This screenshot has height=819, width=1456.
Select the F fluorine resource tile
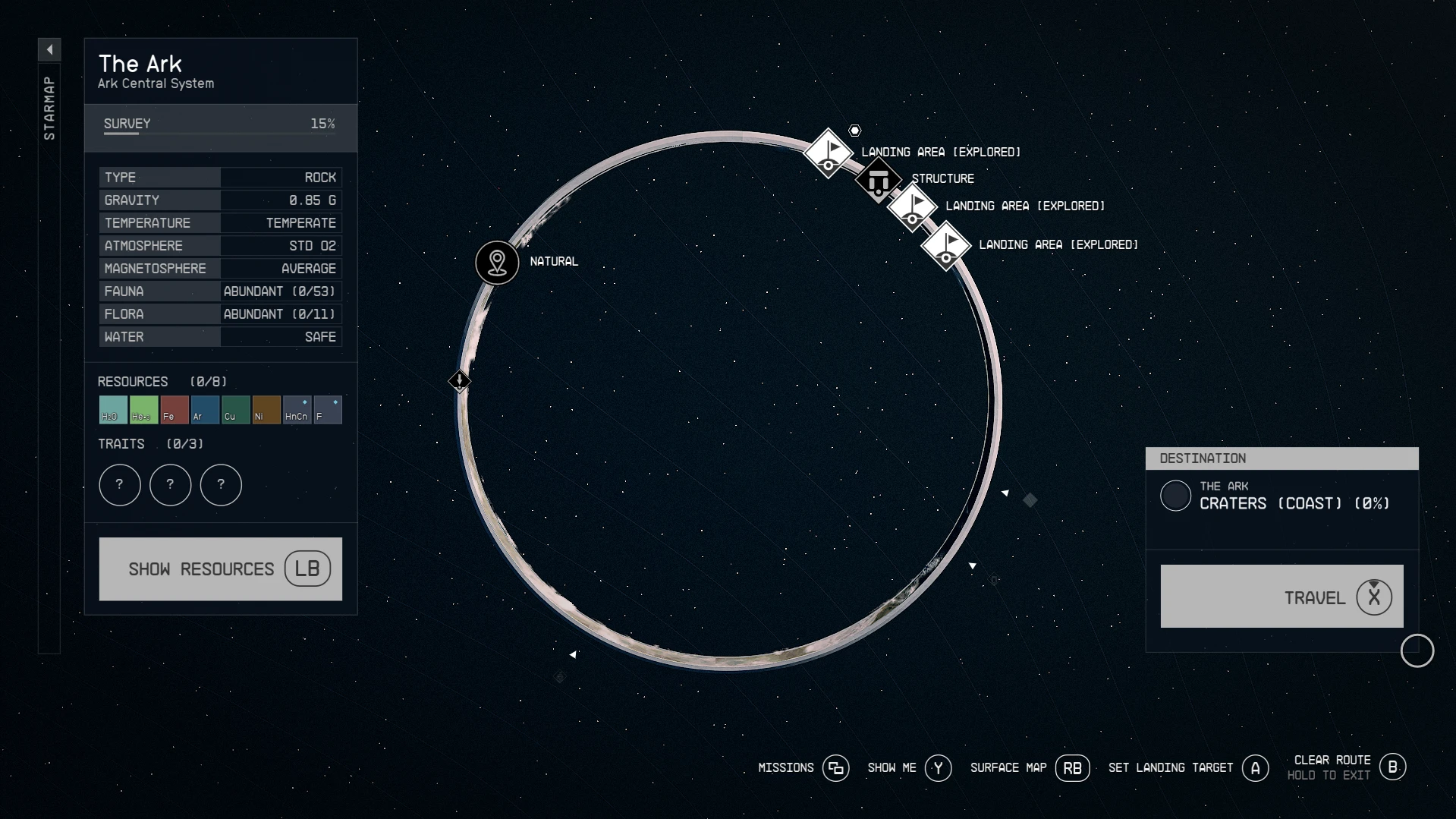tap(328, 410)
